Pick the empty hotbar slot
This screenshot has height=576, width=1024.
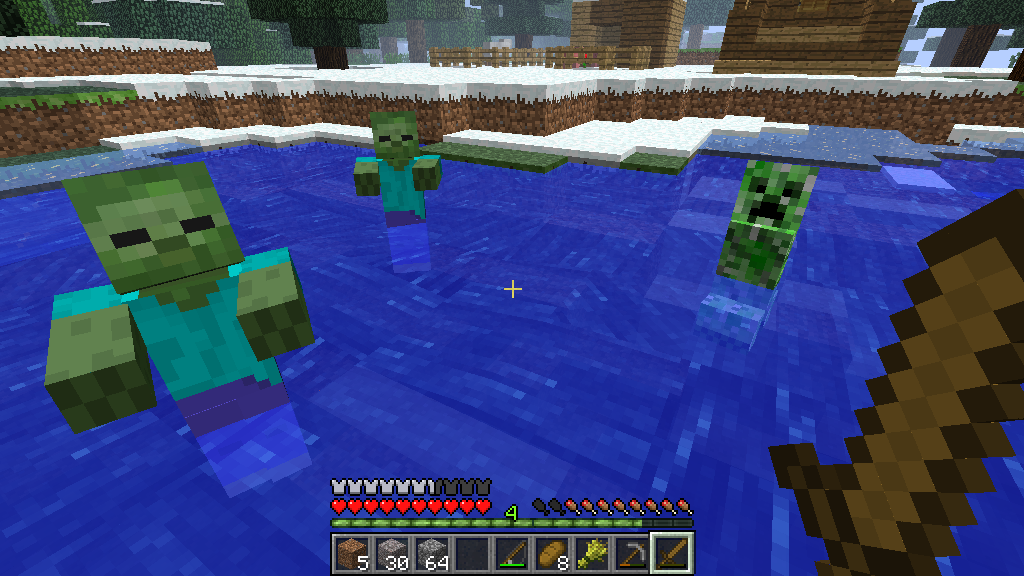(471, 553)
